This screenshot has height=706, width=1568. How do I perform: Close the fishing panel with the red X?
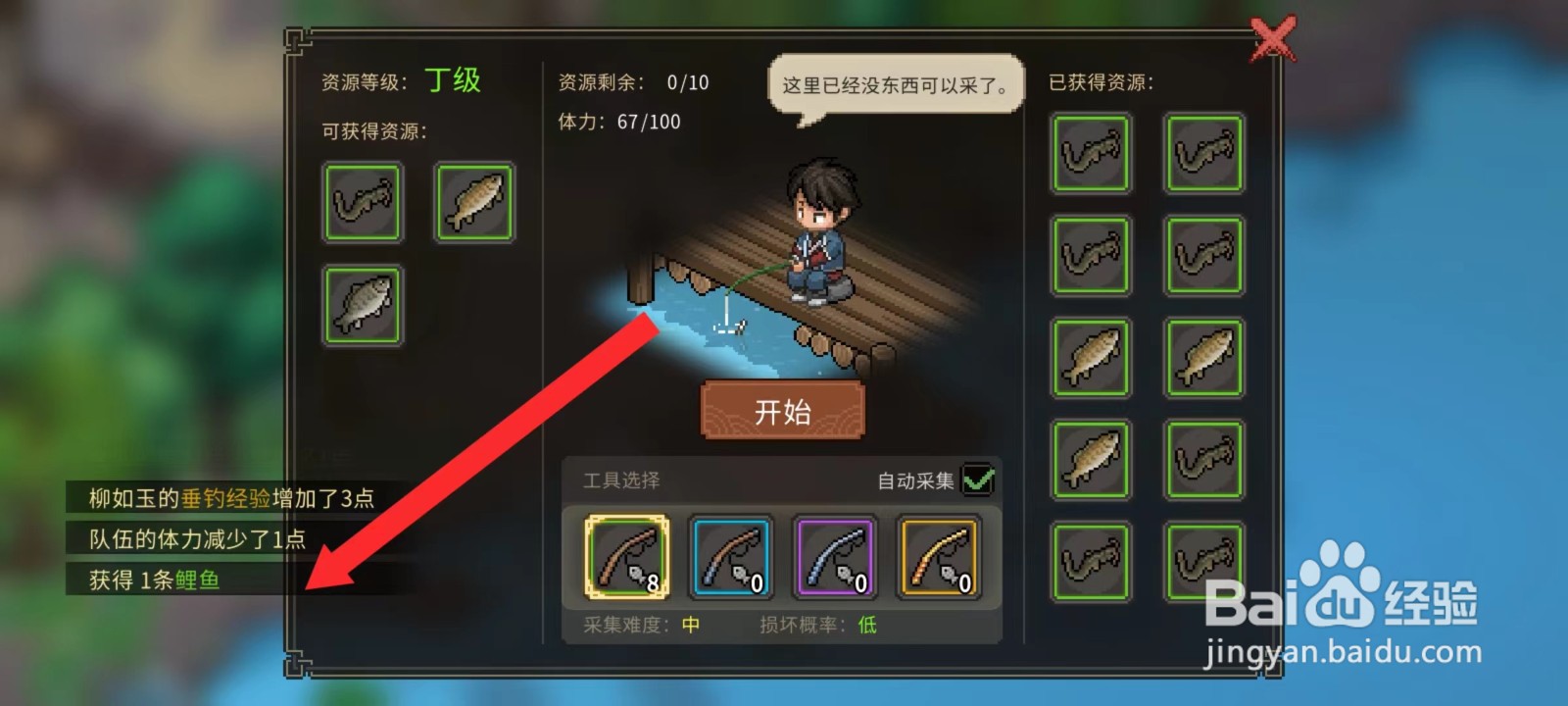1274,39
